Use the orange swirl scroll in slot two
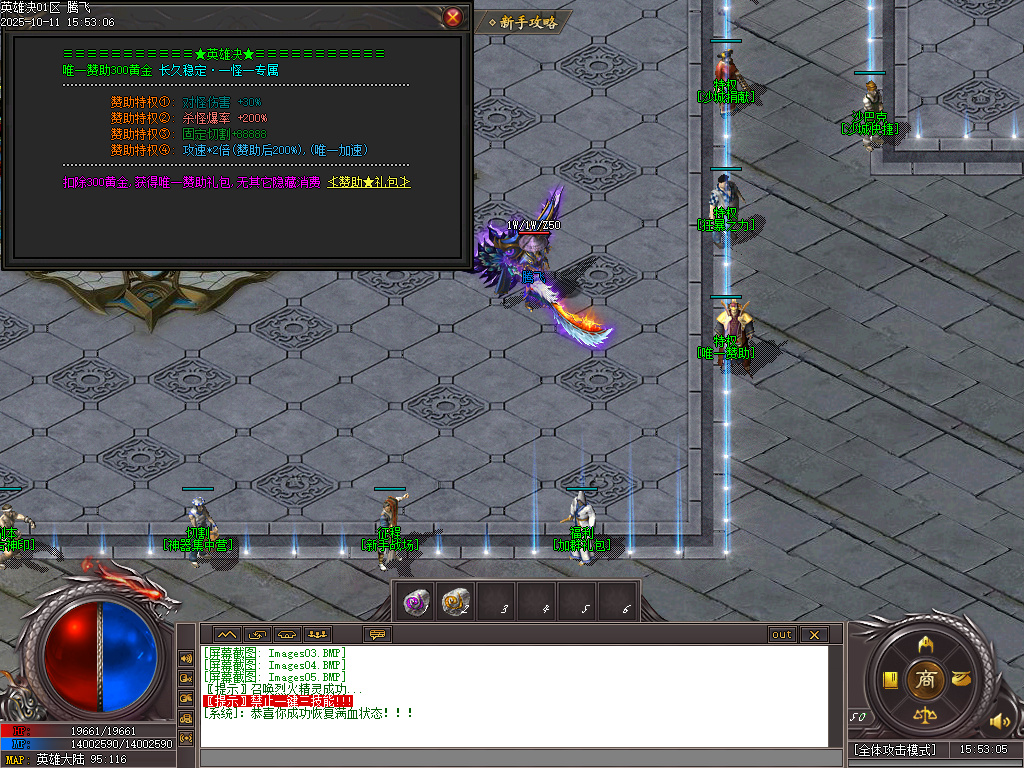1024x768 pixels. click(x=455, y=601)
